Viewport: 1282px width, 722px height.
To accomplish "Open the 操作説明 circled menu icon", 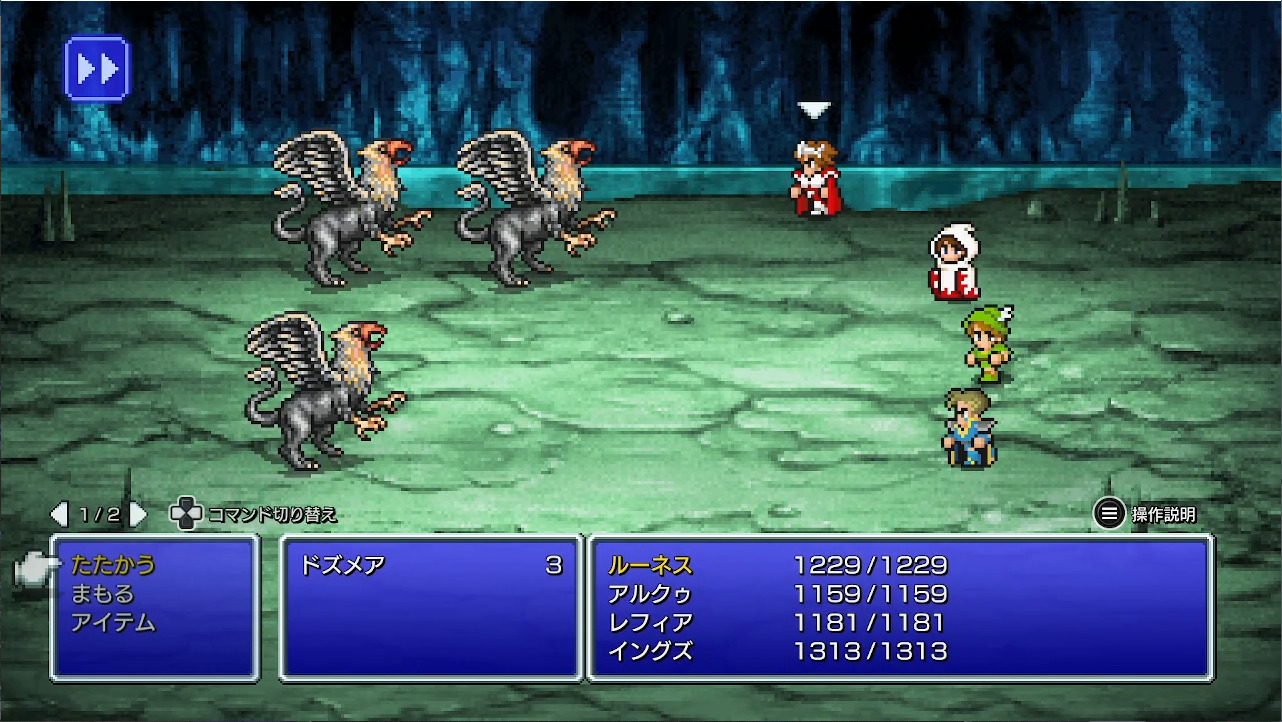I will (x=1108, y=513).
